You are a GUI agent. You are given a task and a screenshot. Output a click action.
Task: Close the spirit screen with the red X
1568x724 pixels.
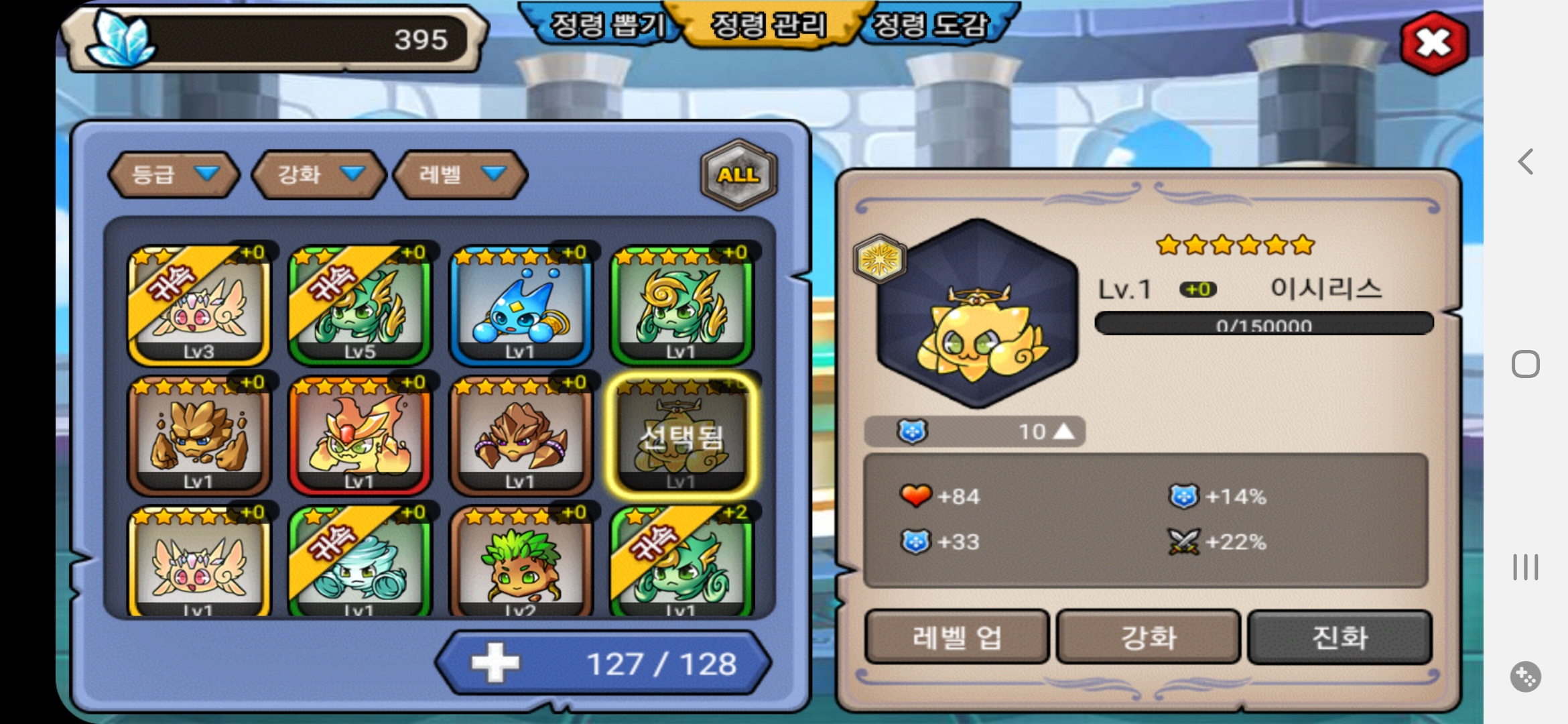[x=1434, y=43]
